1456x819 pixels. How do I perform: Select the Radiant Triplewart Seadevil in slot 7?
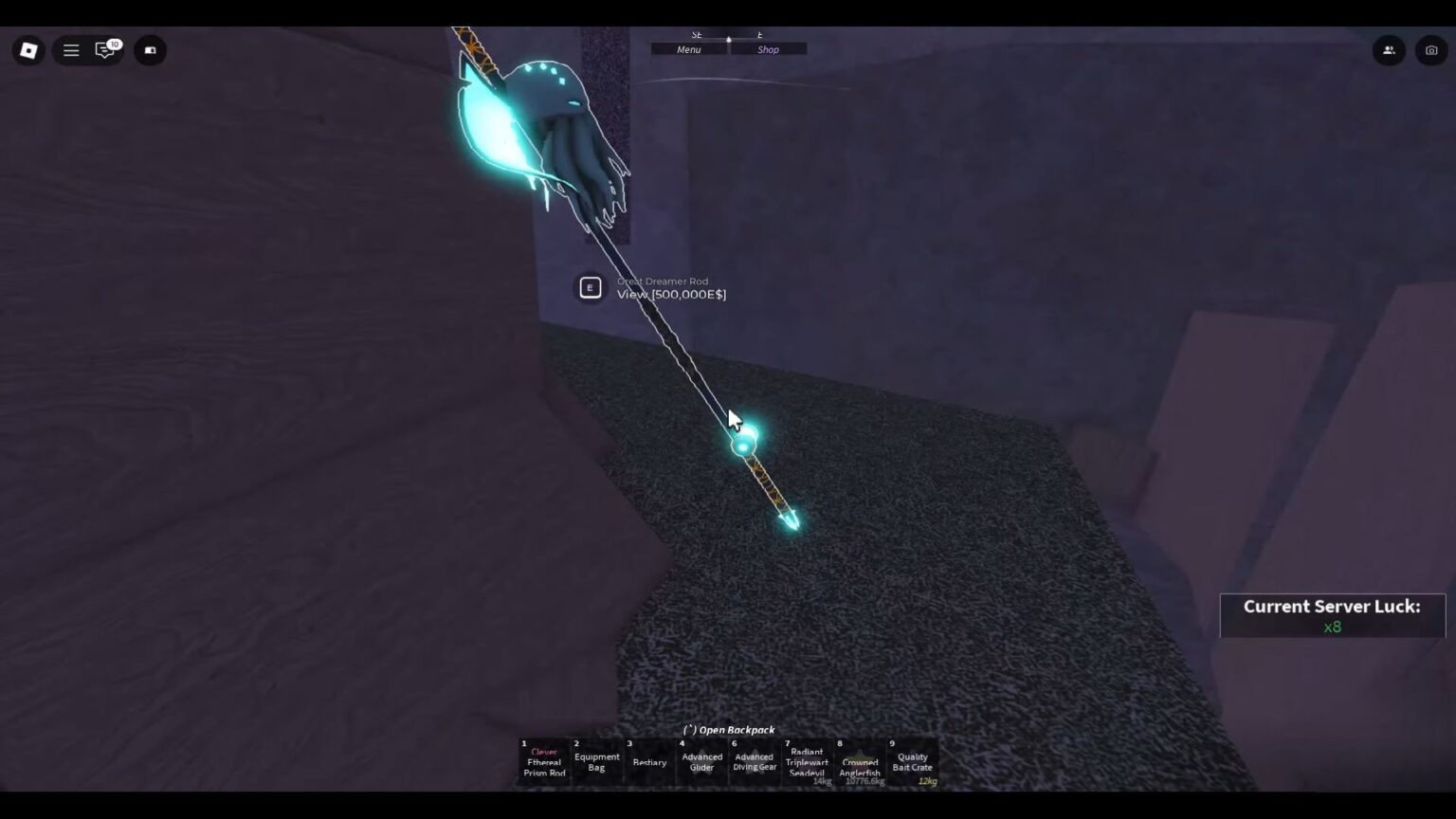pos(806,761)
